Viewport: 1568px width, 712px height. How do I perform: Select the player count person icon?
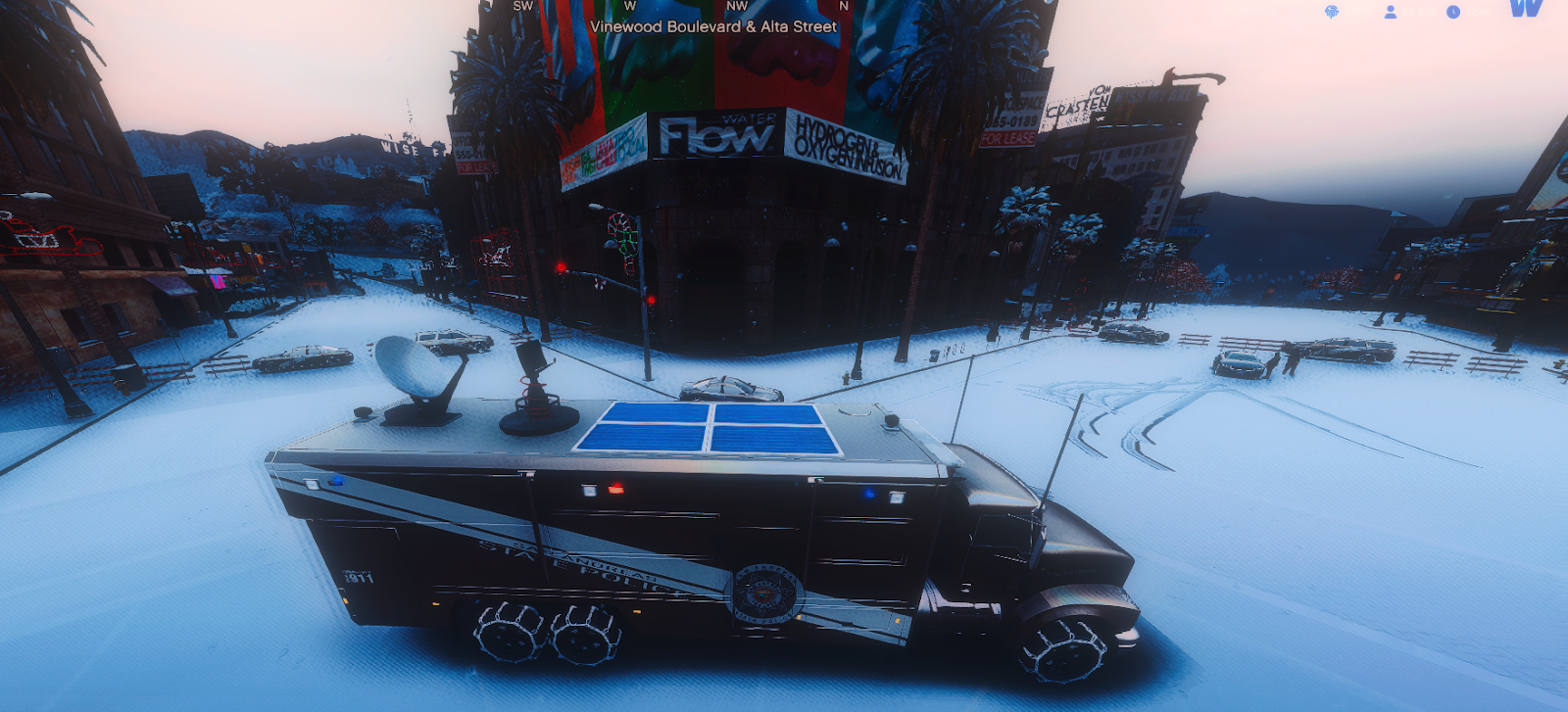pos(1391,12)
